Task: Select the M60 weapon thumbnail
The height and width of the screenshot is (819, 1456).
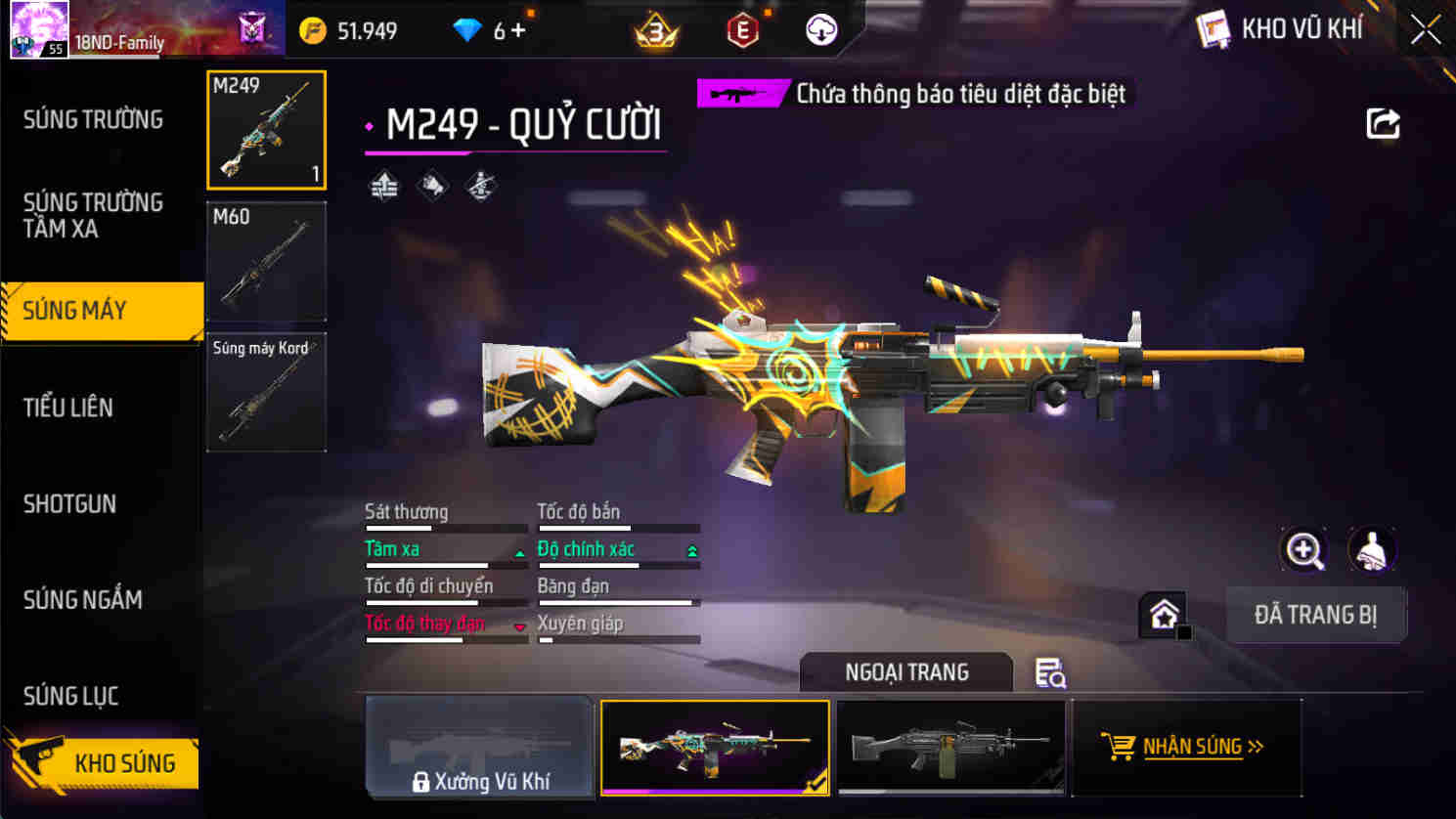Action: (x=266, y=261)
